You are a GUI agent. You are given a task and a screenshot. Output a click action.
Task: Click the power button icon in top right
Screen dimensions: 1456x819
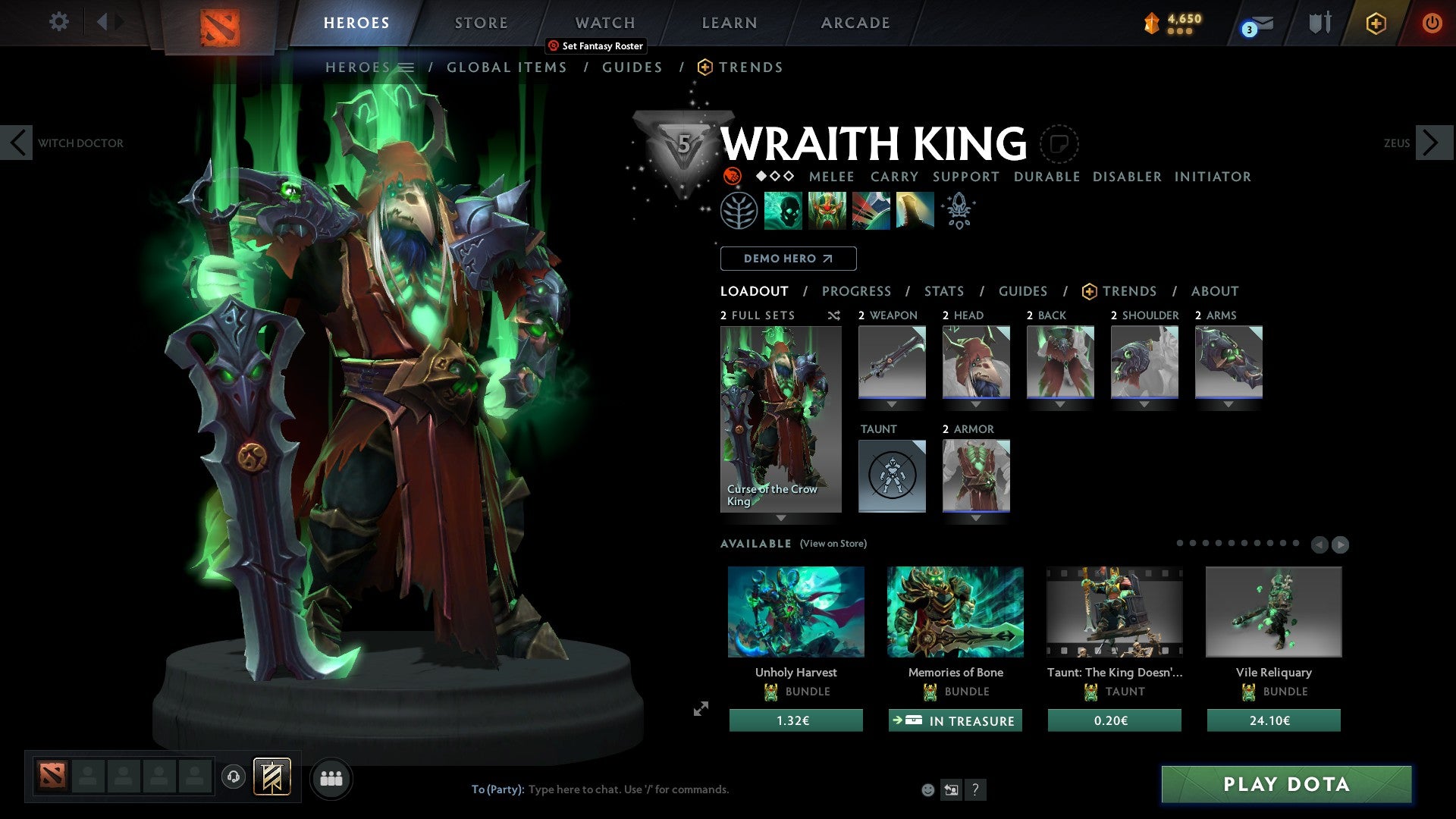tap(1433, 23)
